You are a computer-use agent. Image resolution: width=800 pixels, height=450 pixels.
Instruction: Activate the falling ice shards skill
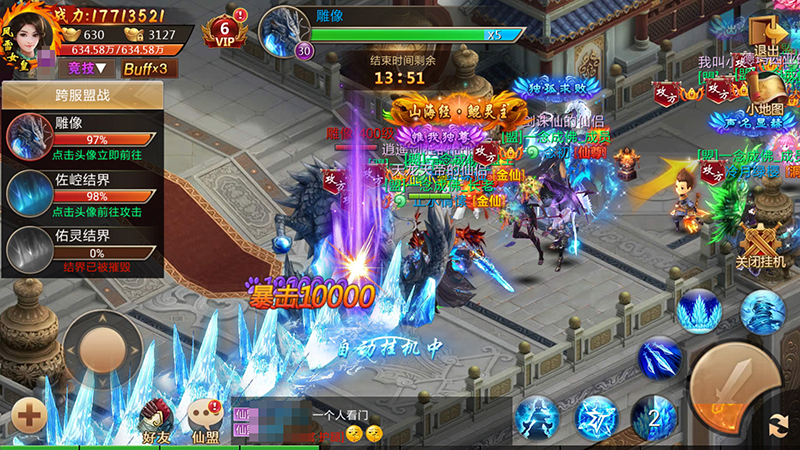coord(659,356)
